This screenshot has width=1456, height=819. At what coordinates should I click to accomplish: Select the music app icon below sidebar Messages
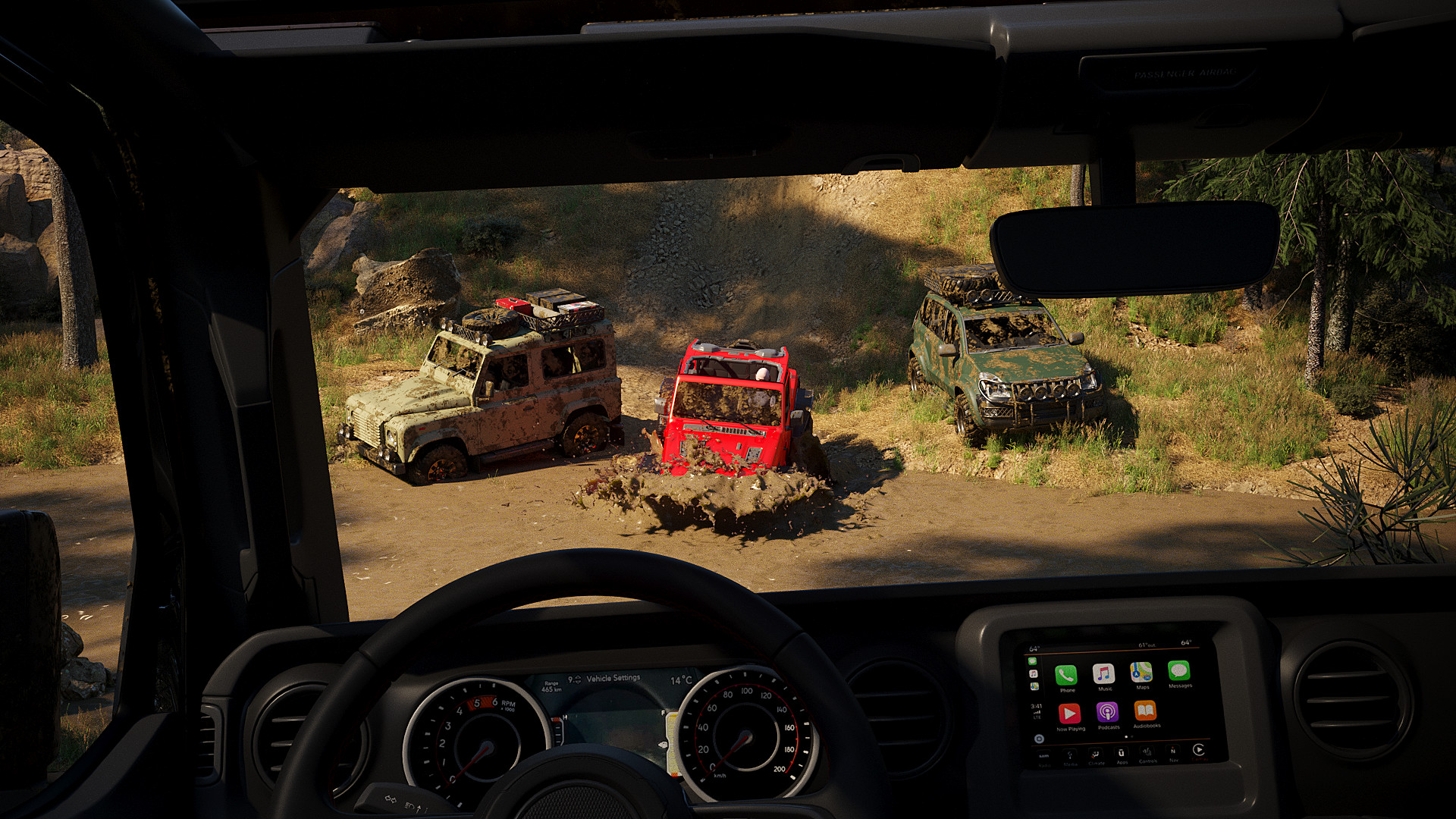1033,674
